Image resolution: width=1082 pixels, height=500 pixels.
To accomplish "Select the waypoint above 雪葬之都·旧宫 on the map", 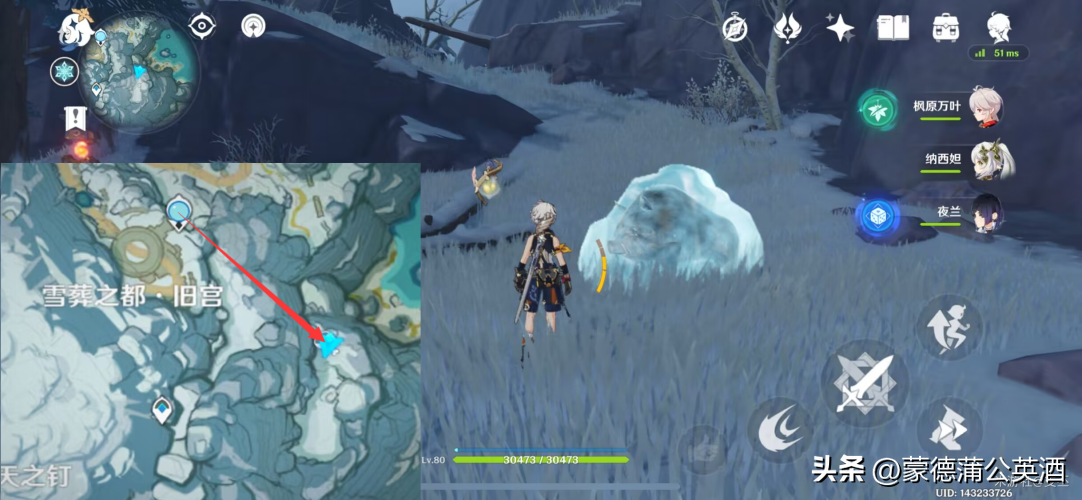I will pyautogui.click(x=180, y=211).
